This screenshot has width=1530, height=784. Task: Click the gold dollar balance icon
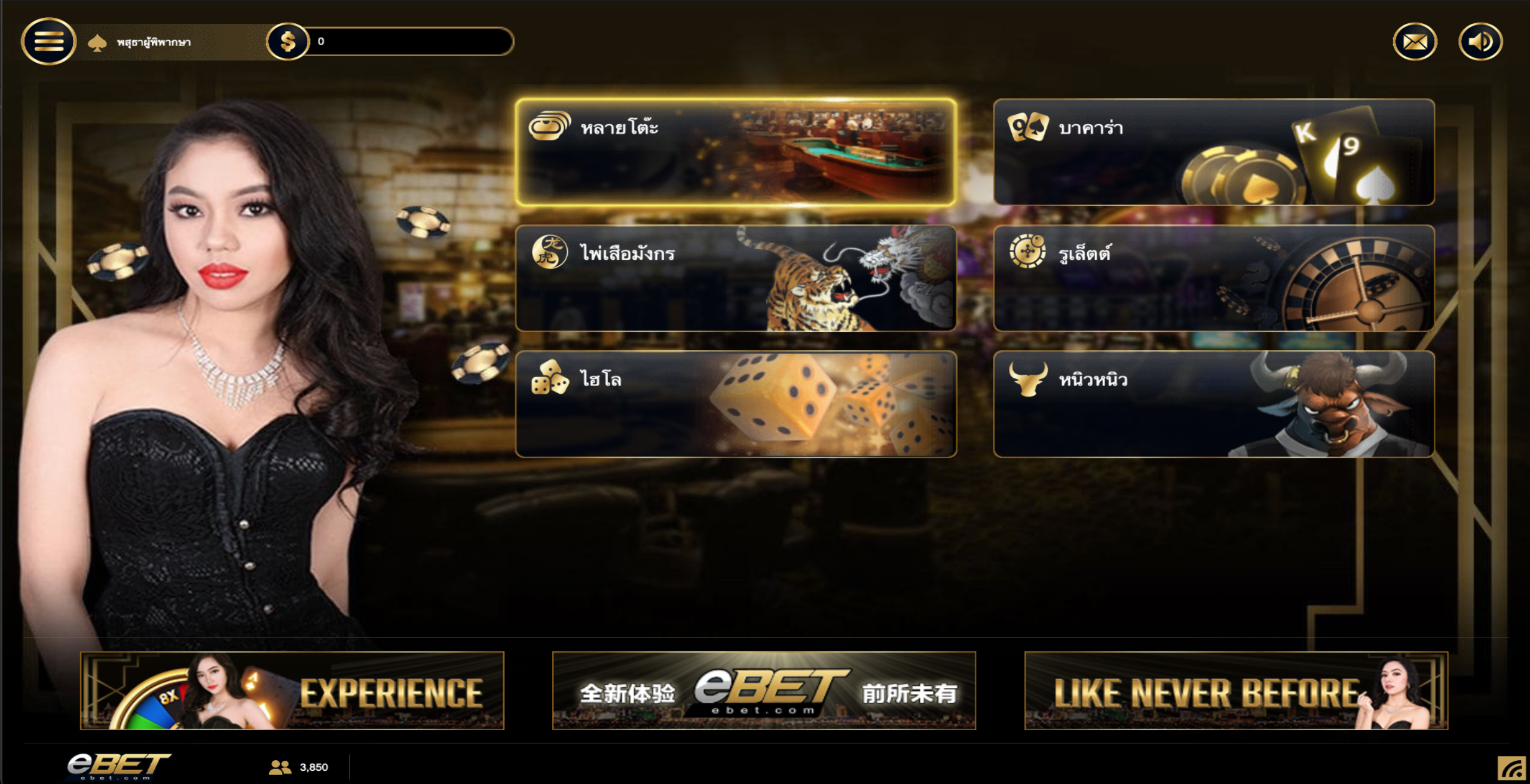(287, 41)
